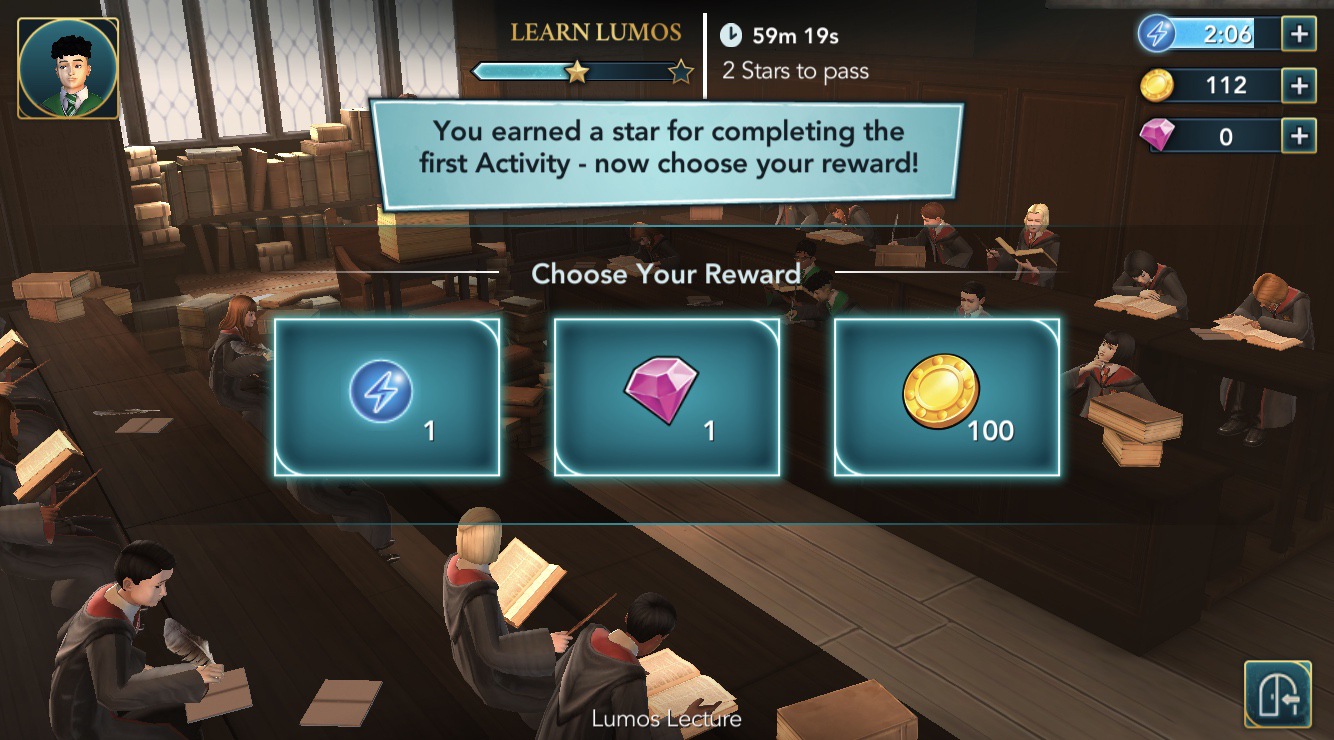The height and width of the screenshot is (740, 1334).
Task: Choose the 1 gem reward card
Action: tap(668, 397)
